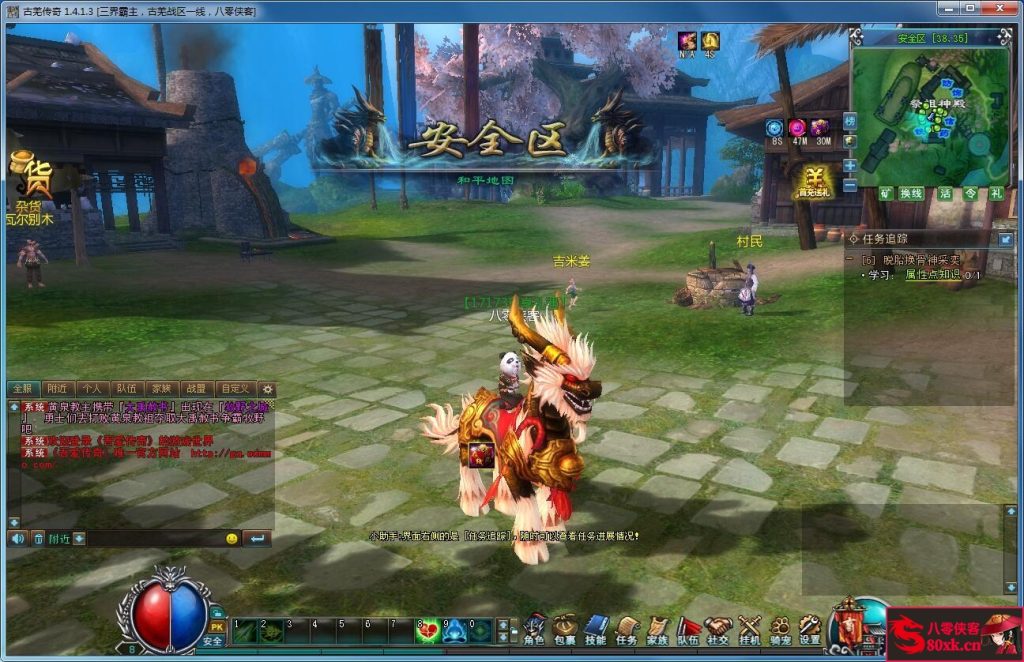Switch chat to the 附近 tab

(x=58, y=388)
